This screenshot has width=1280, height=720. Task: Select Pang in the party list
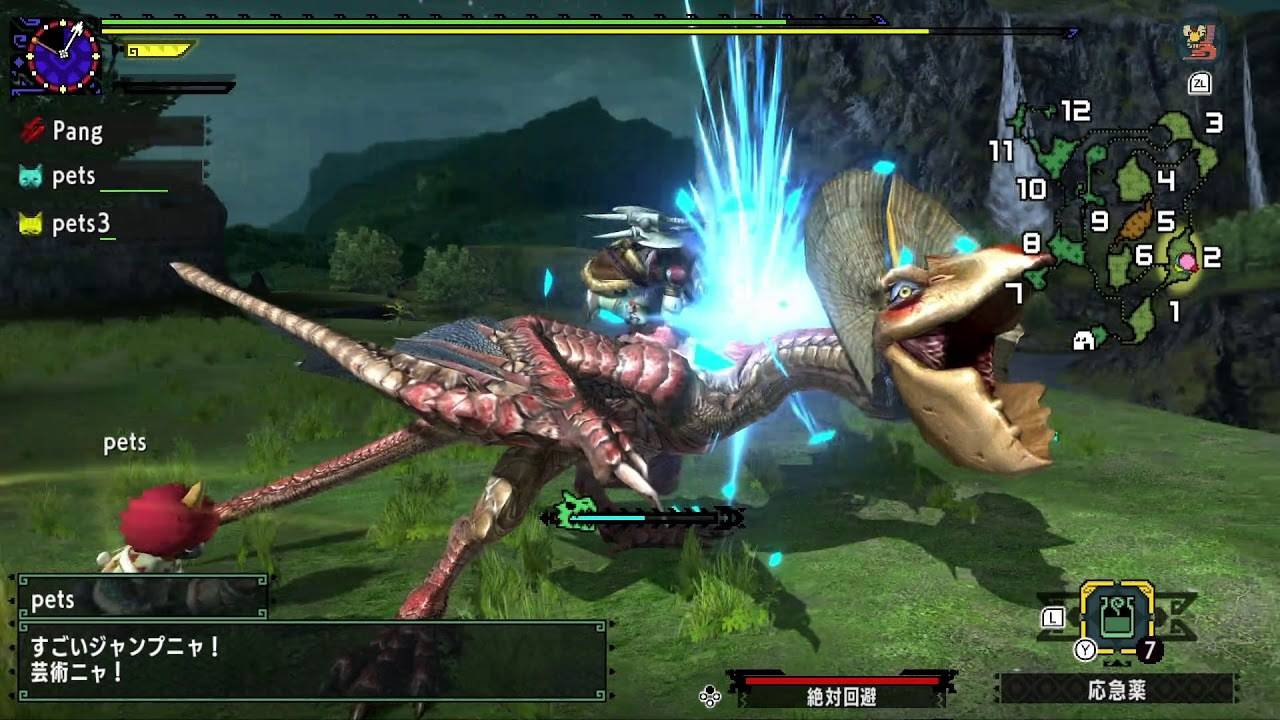point(77,131)
